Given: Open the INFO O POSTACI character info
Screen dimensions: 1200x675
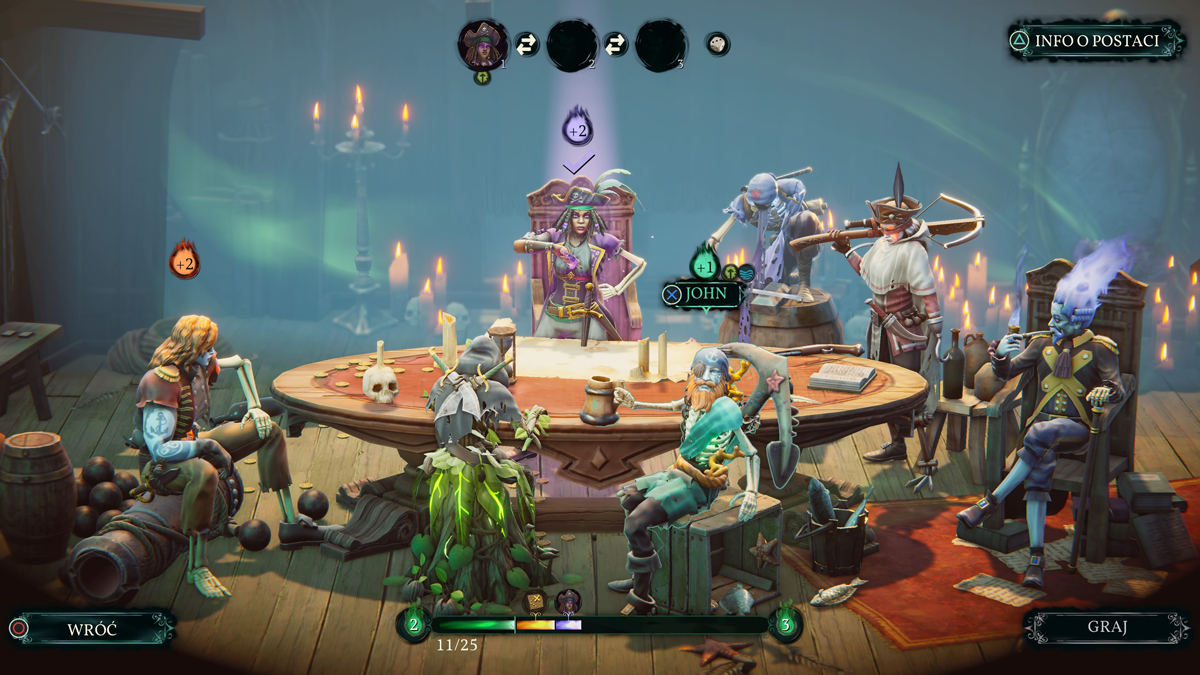Looking at the screenshot, I should pos(1096,41).
